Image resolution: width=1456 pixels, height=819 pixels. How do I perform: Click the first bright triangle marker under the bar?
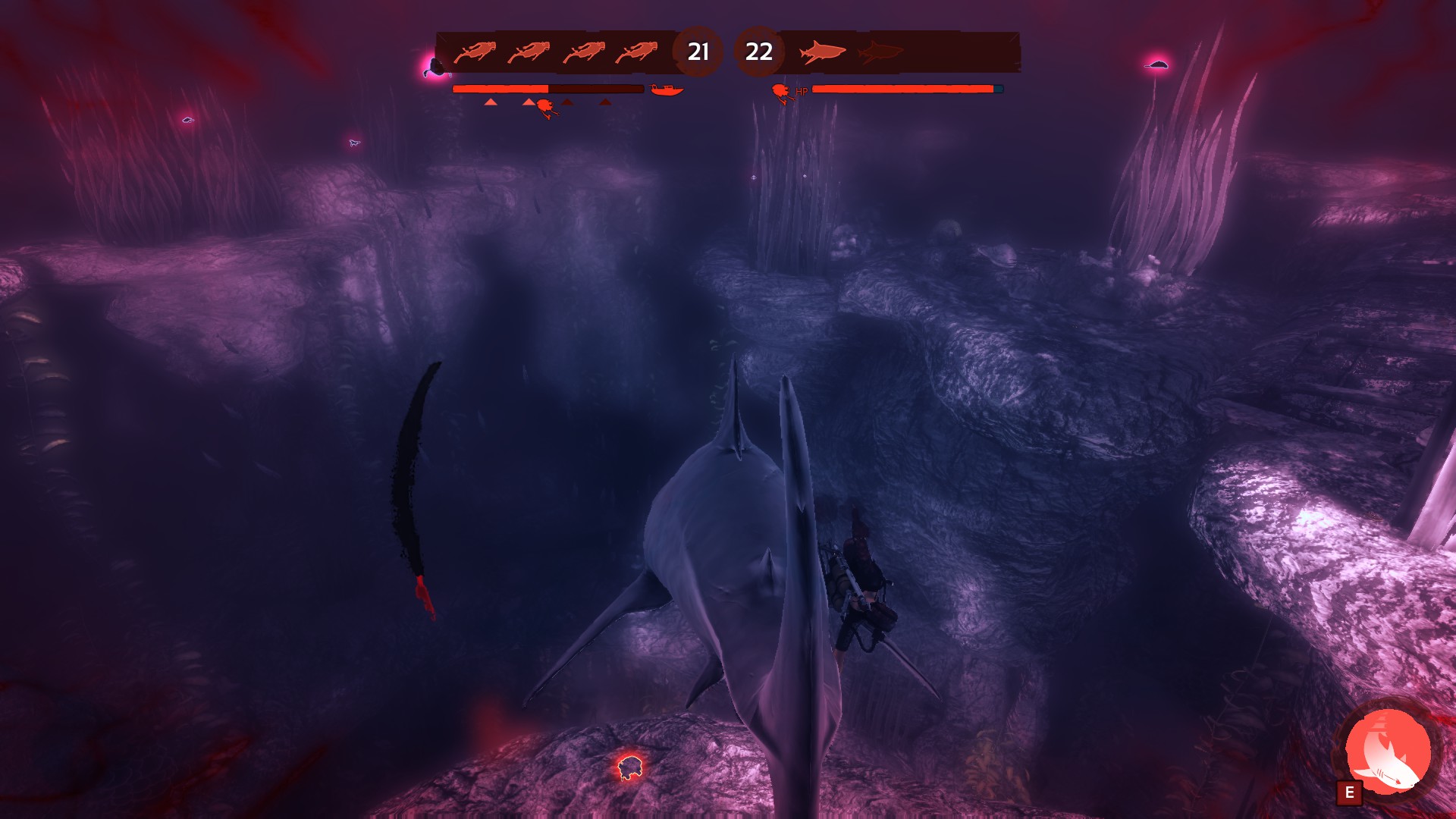pyautogui.click(x=490, y=102)
